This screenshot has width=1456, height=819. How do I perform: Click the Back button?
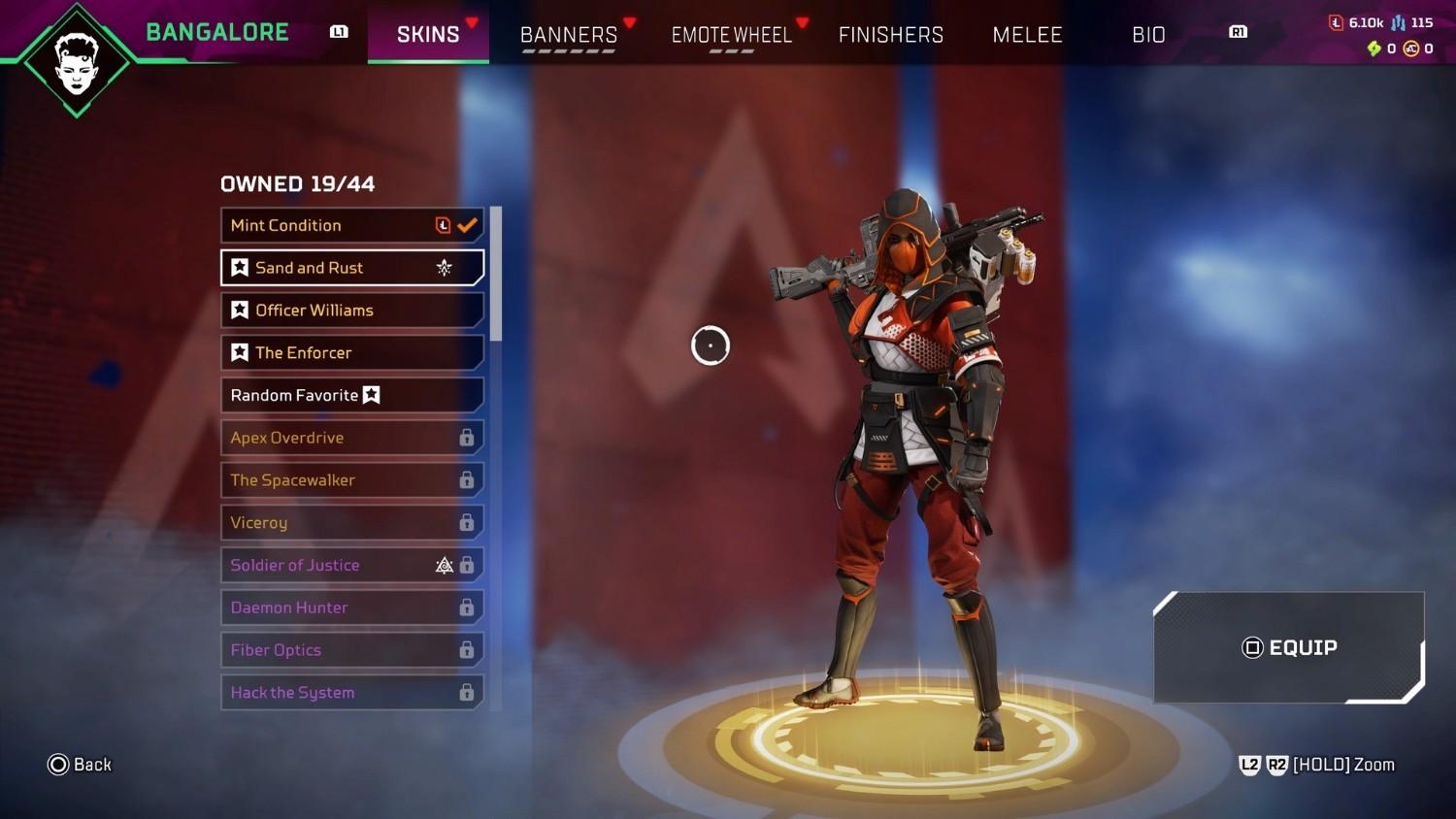pyautogui.click(x=80, y=765)
